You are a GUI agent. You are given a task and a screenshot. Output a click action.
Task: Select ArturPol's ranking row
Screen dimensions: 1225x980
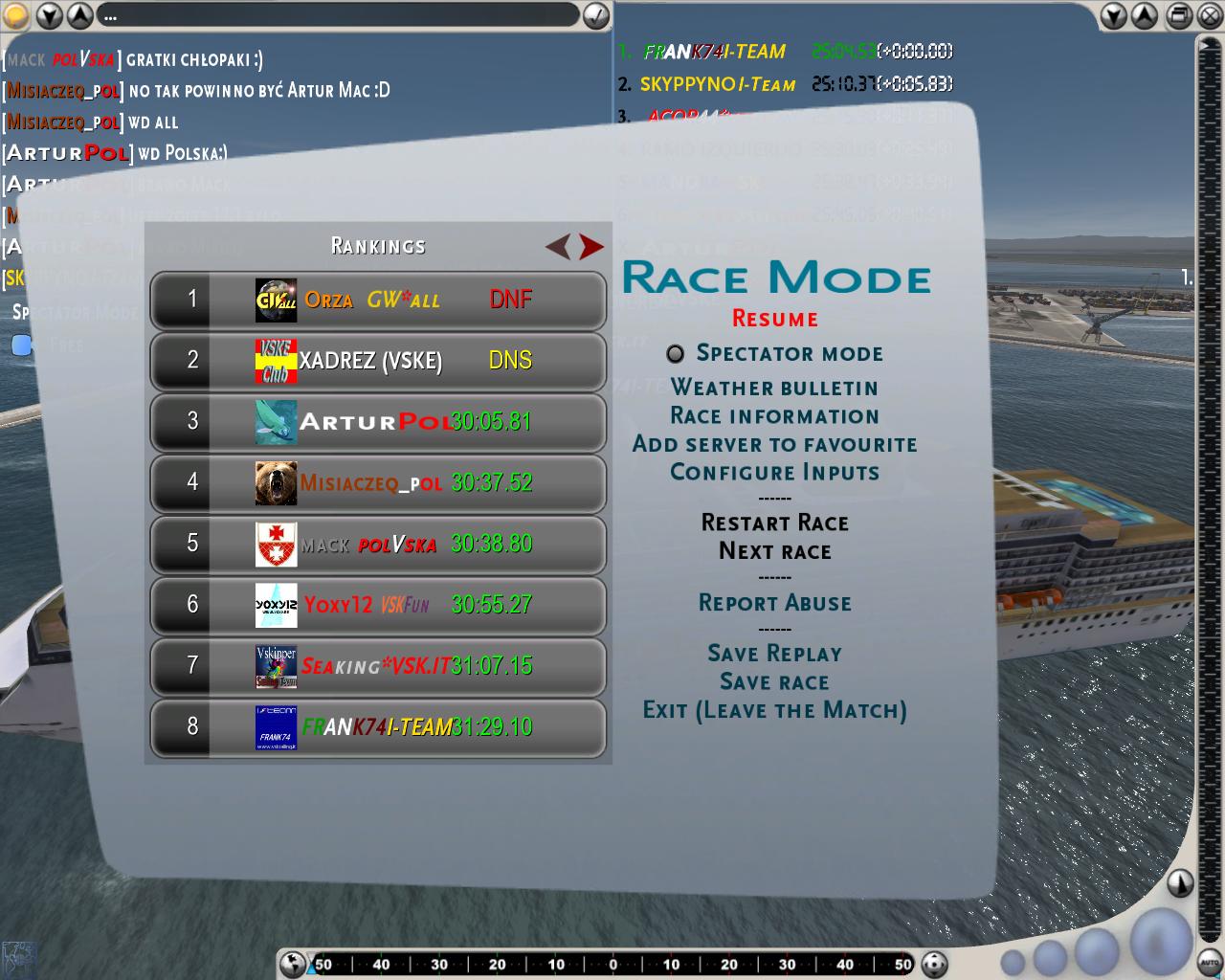pos(378,422)
